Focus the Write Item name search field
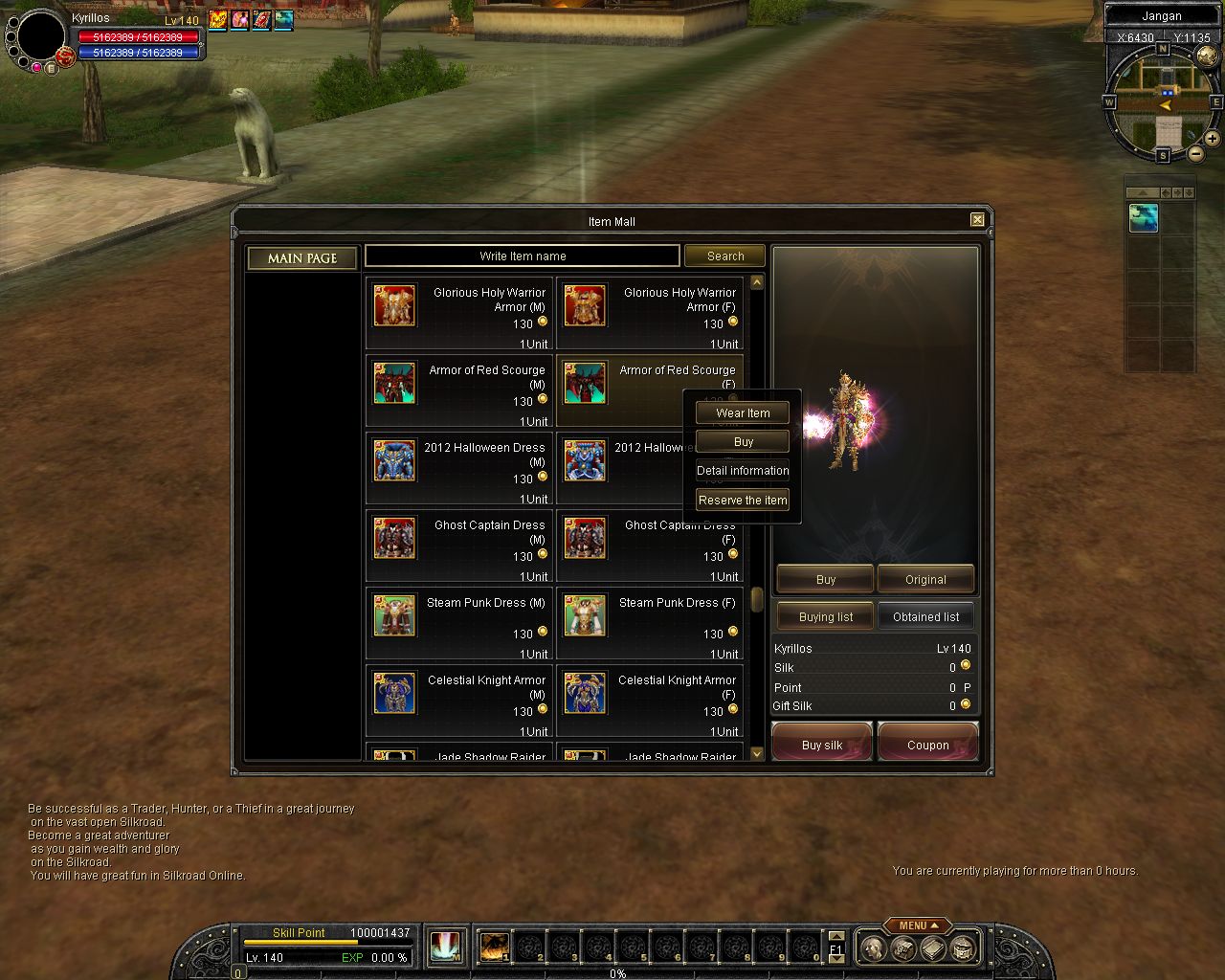 tap(523, 256)
